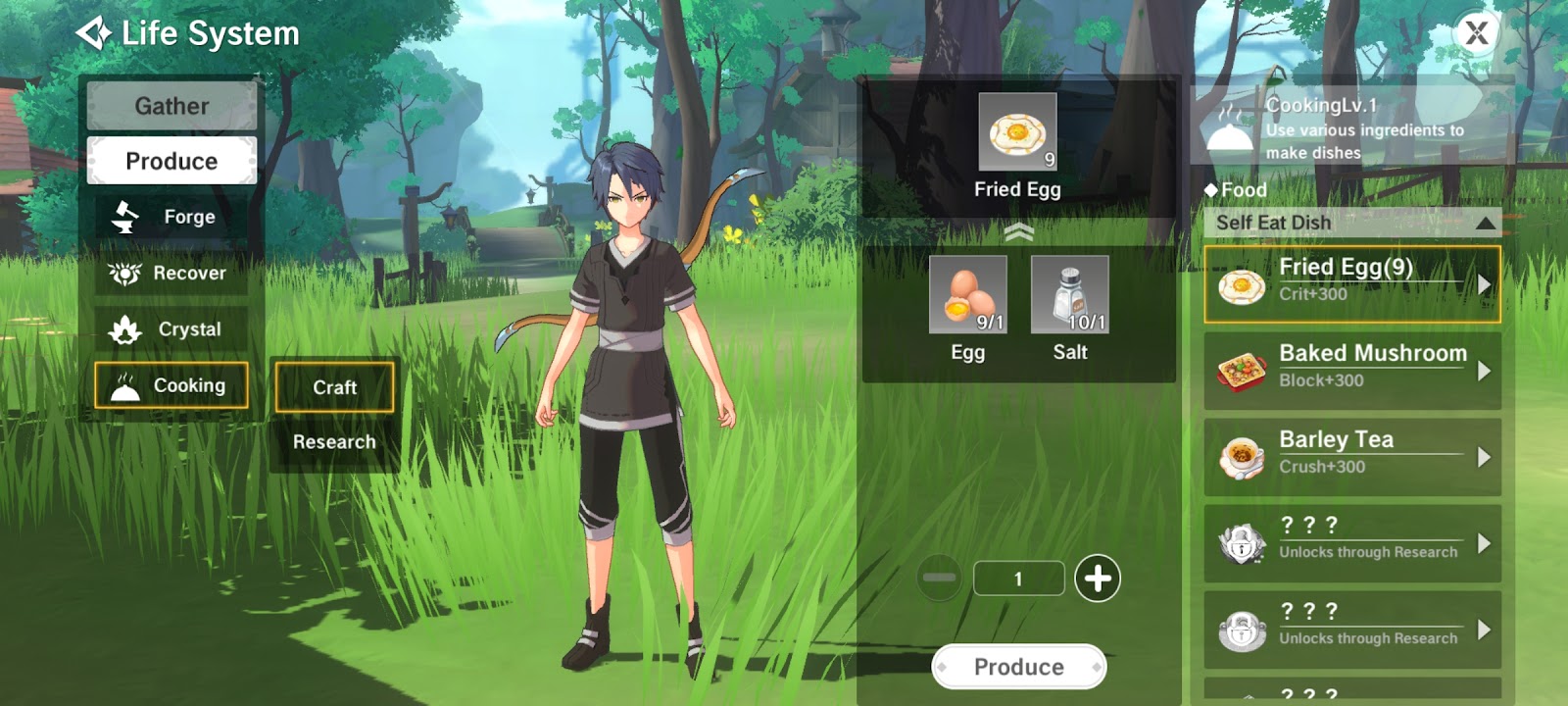The image size is (1568, 706).
Task: Increase the production quantity with plus
Action: tap(1098, 578)
